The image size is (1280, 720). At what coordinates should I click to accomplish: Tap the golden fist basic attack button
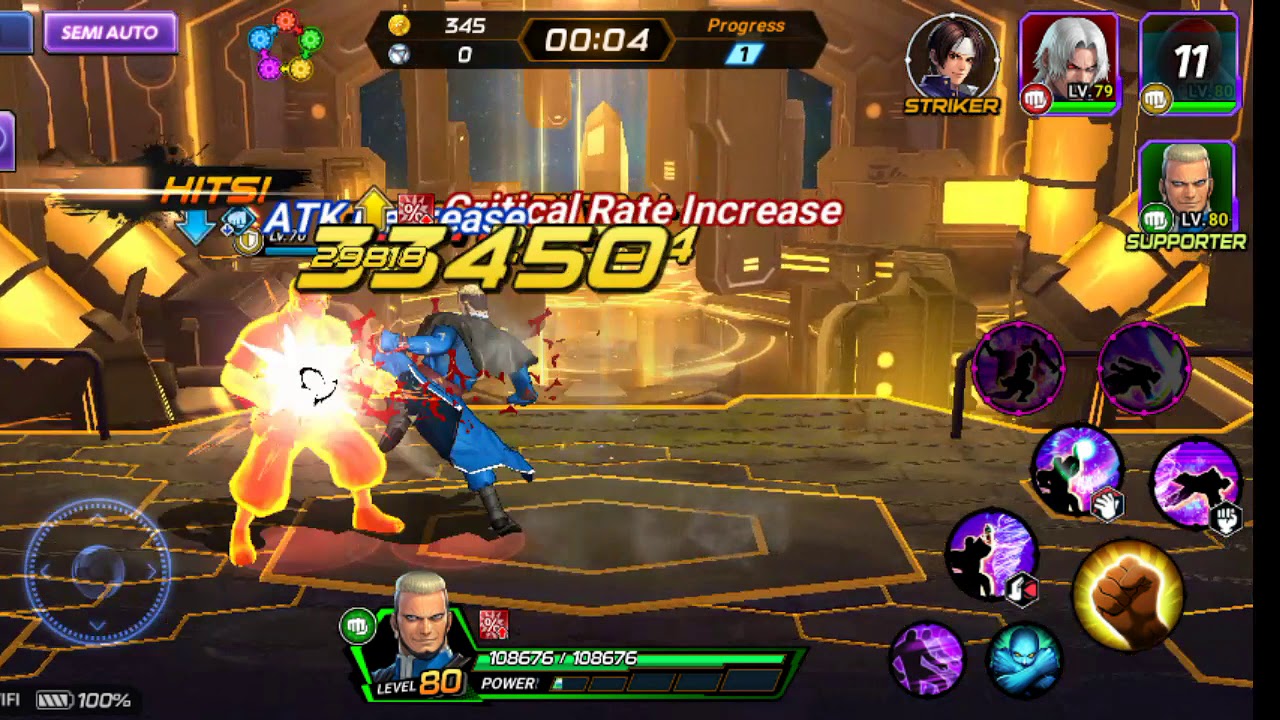click(1128, 594)
